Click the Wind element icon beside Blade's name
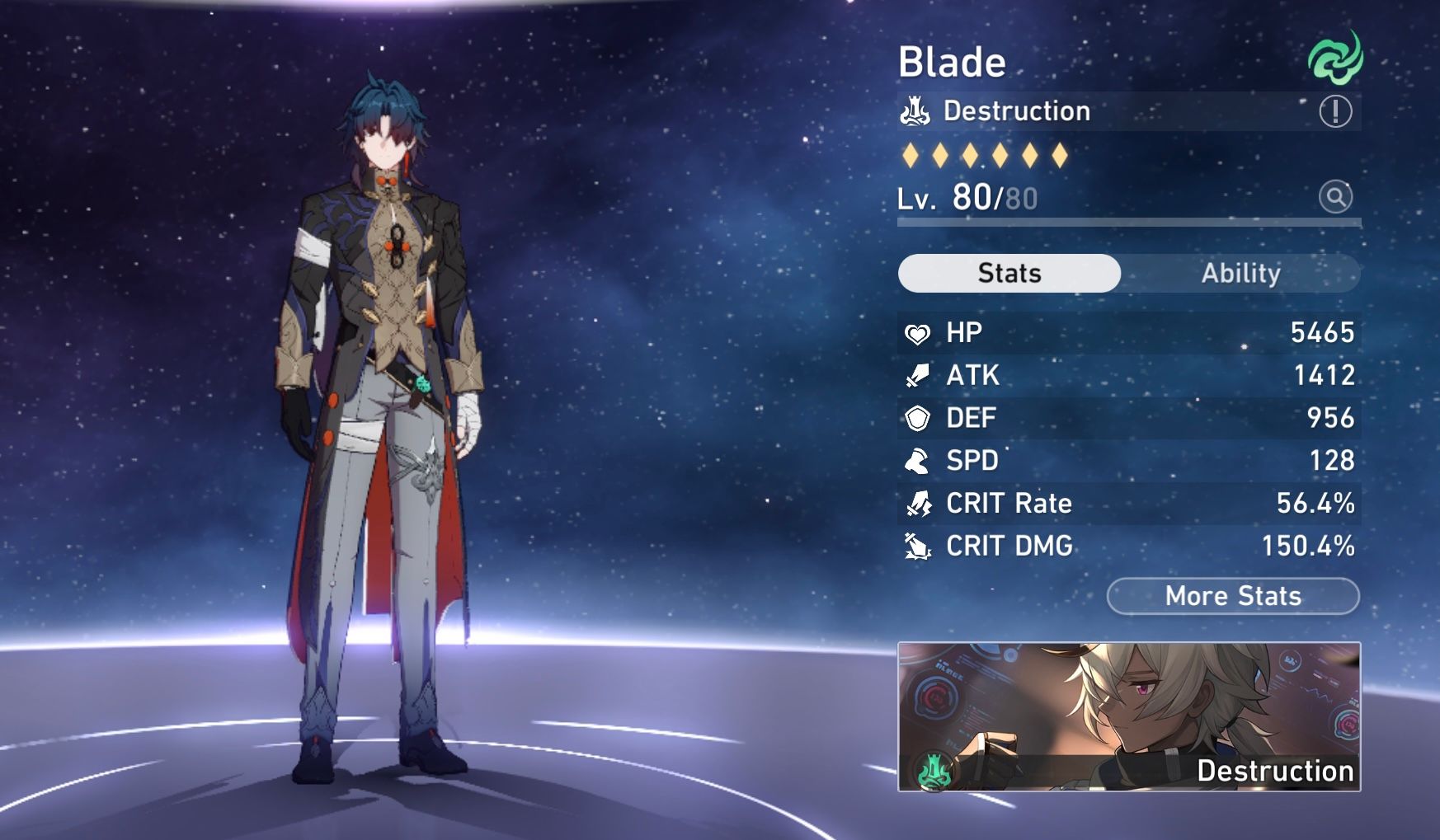 click(1335, 58)
